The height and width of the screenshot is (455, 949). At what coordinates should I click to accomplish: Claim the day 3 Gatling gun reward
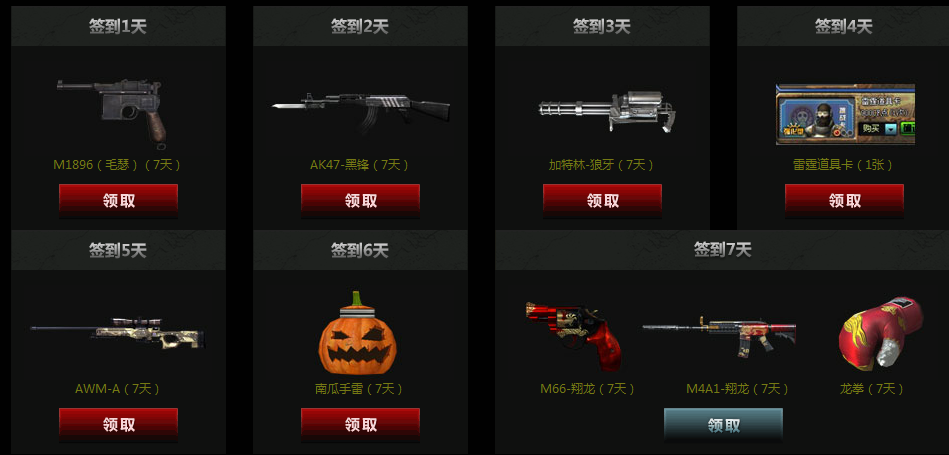tap(602, 200)
